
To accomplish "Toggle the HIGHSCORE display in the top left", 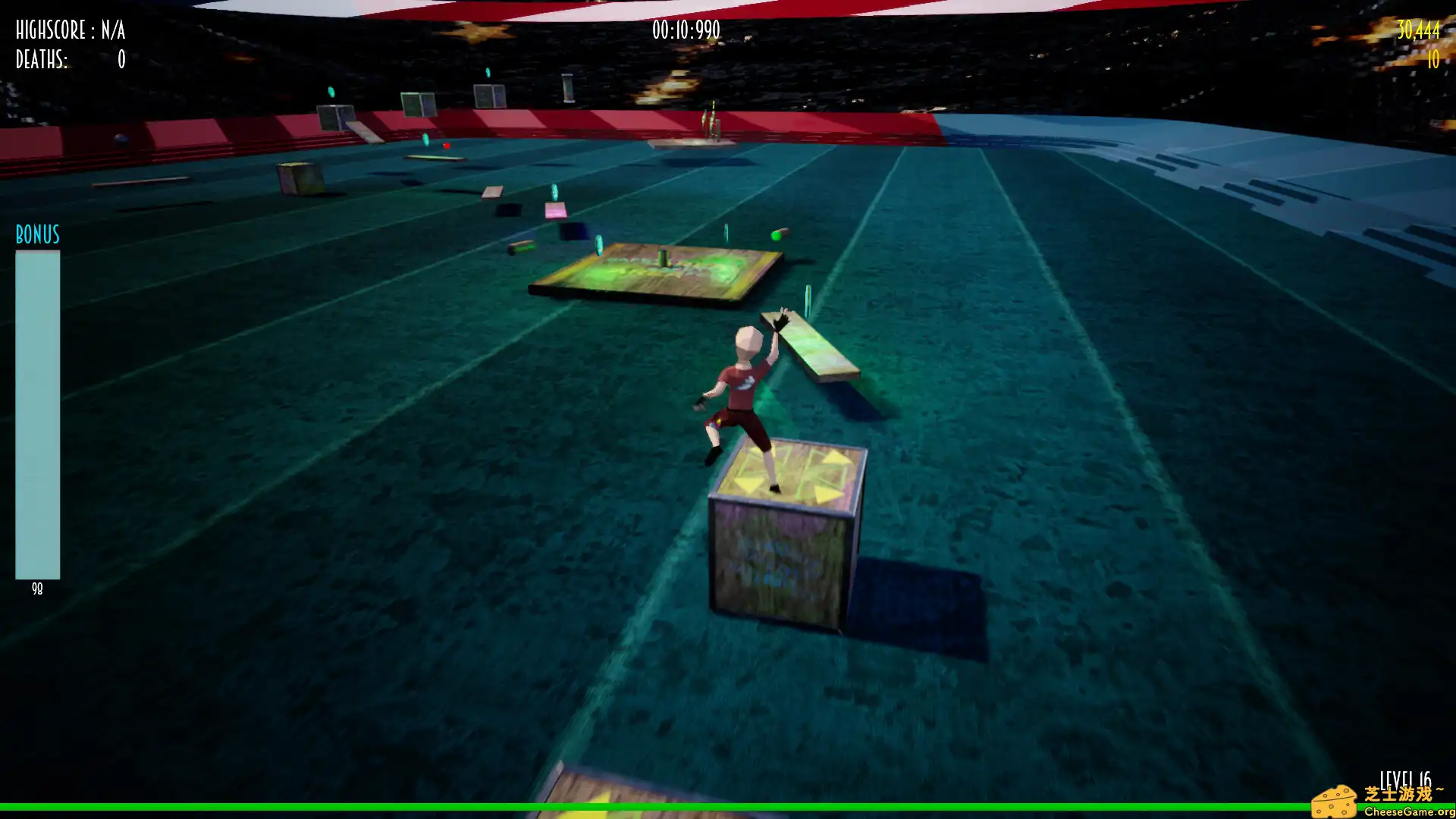I will pyautogui.click(x=70, y=31).
